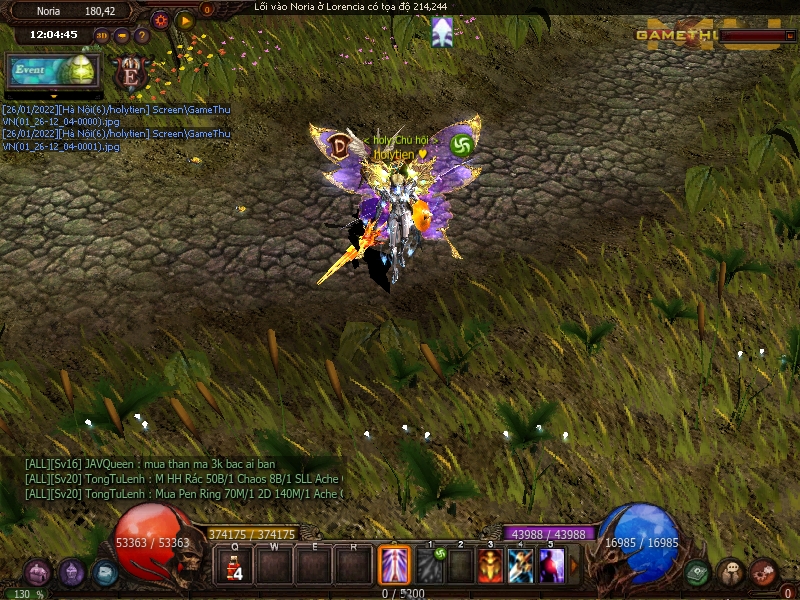The height and width of the screenshot is (600, 800).
Task: Select the highlighted active skill icon
Action: (394, 565)
